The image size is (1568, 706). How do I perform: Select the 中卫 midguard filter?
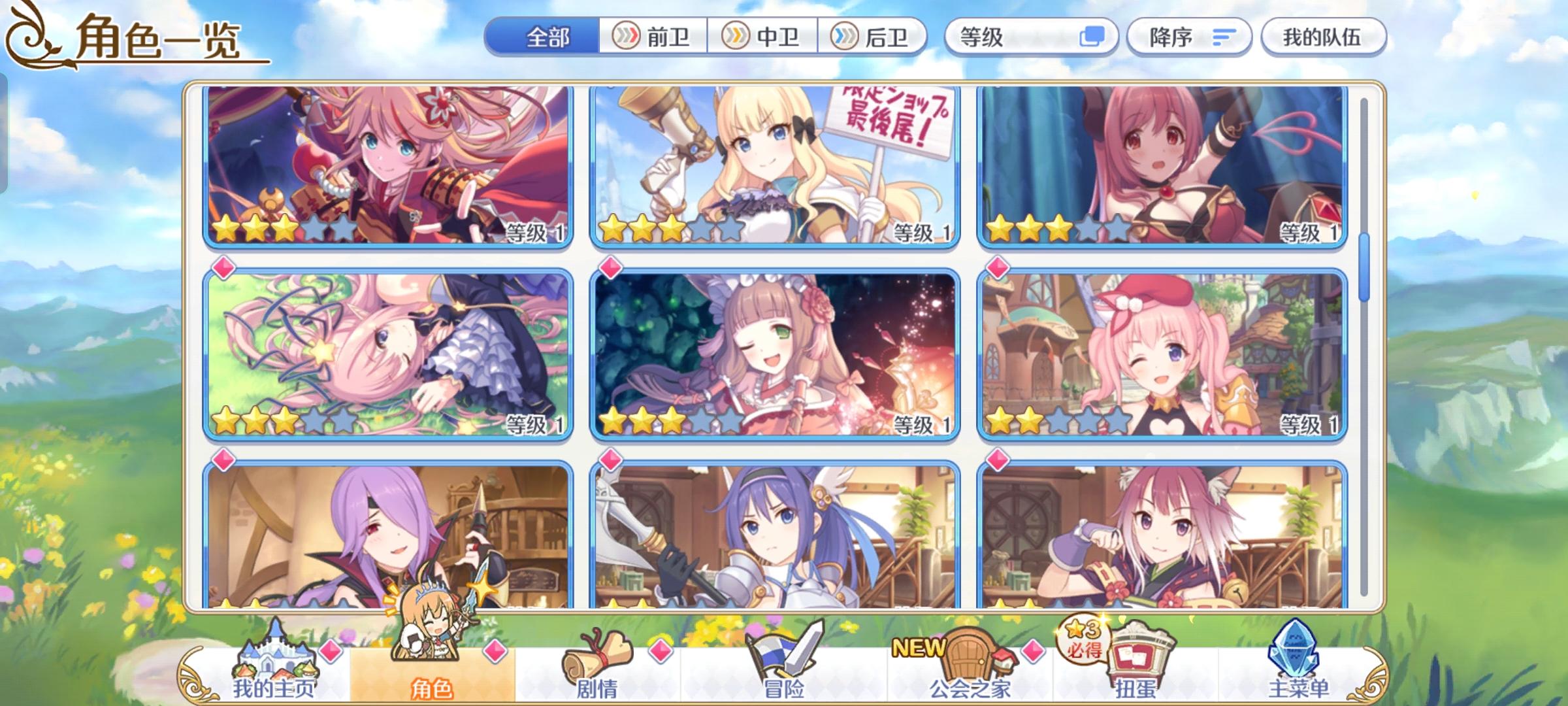click(763, 37)
